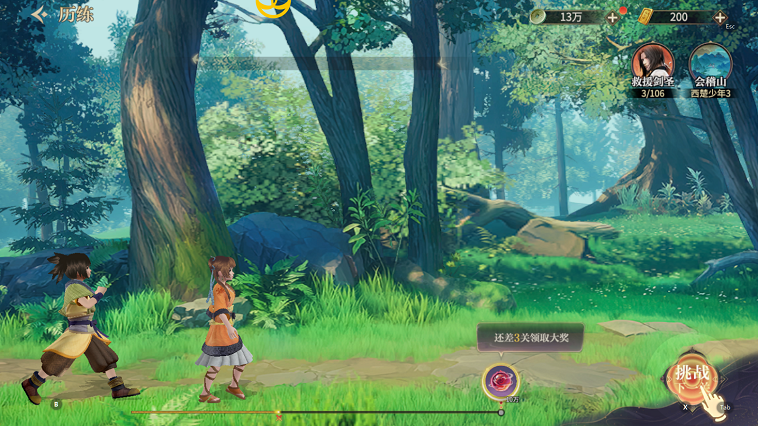758x426 pixels.
Task: Open the 救援剑圣 portrait icon
Action: click(x=652, y=64)
